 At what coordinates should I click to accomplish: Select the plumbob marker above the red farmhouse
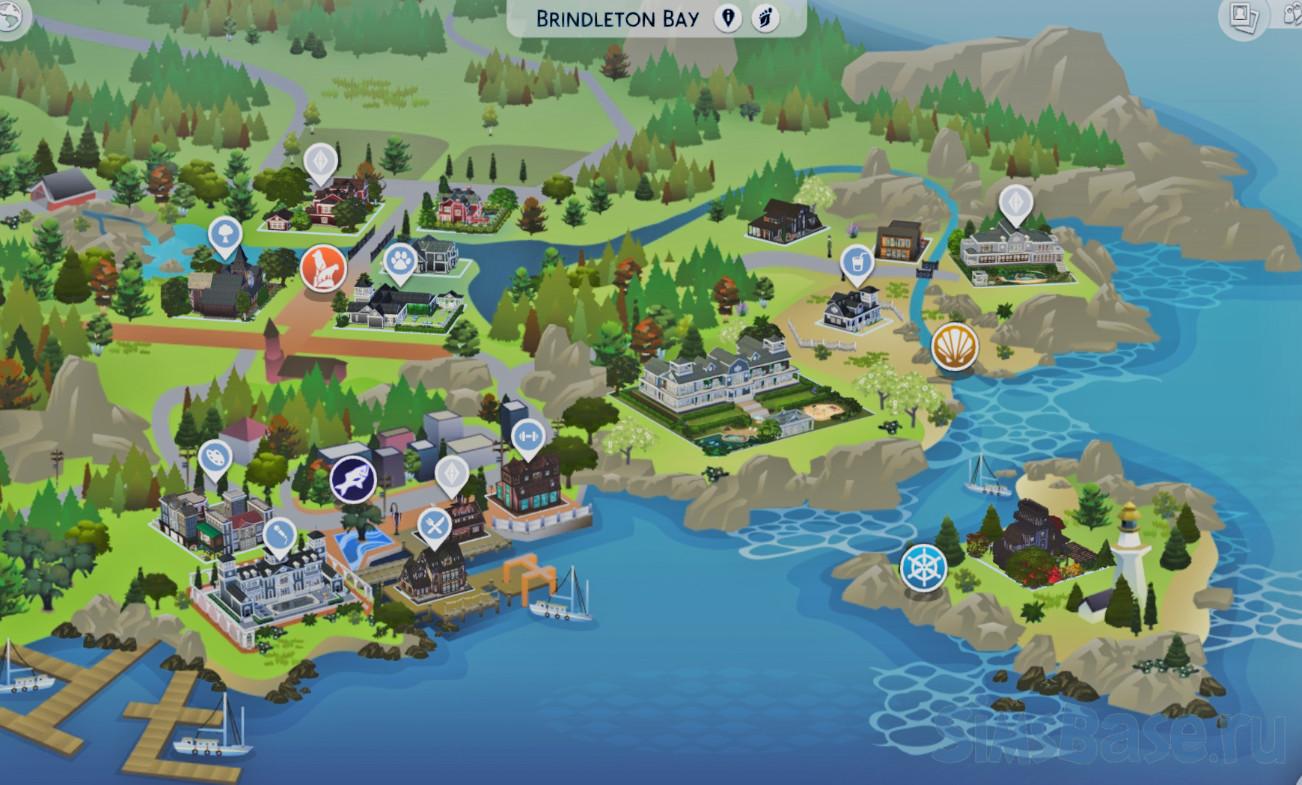click(x=320, y=161)
